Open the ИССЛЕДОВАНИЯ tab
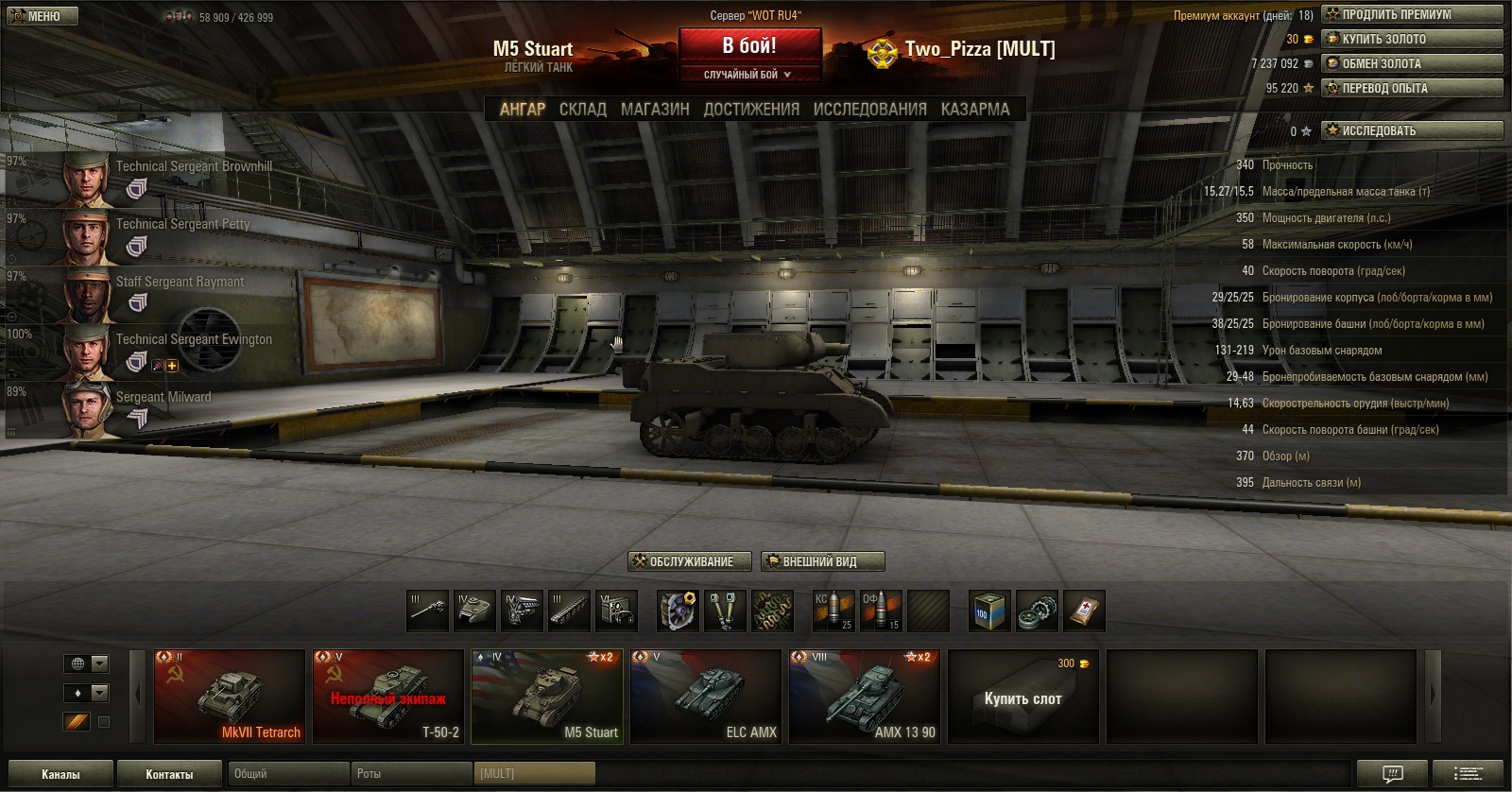 [869, 110]
